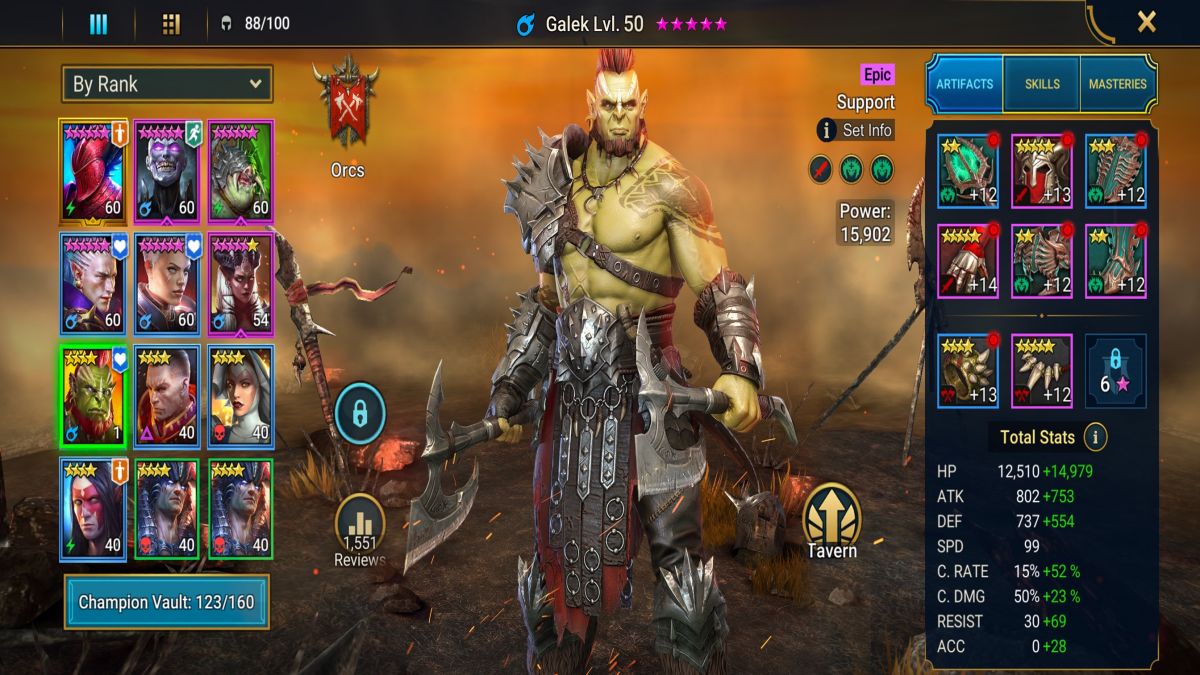This screenshot has height=675, width=1200.
Task: Click the locked 6-star banner slot
Action: [1115, 371]
